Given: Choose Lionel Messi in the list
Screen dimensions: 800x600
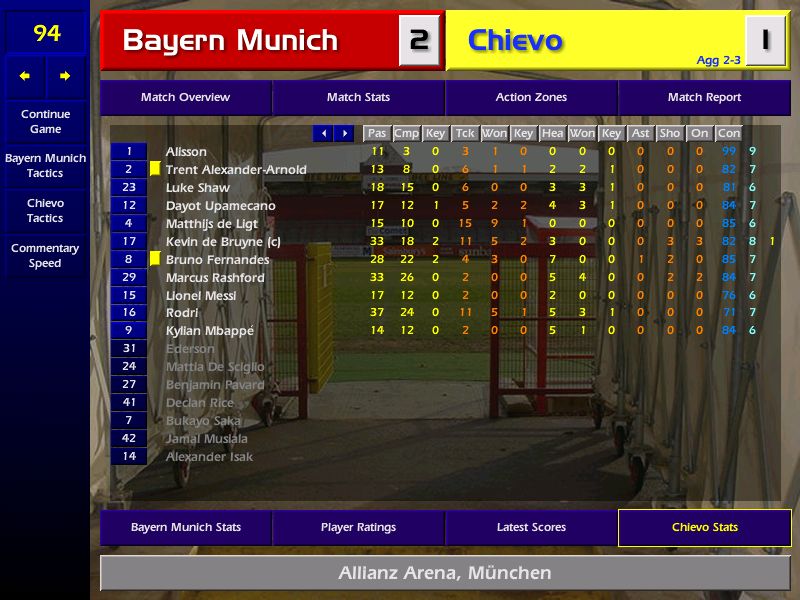Looking at the screenshot, I should click(x=200, y=296).
